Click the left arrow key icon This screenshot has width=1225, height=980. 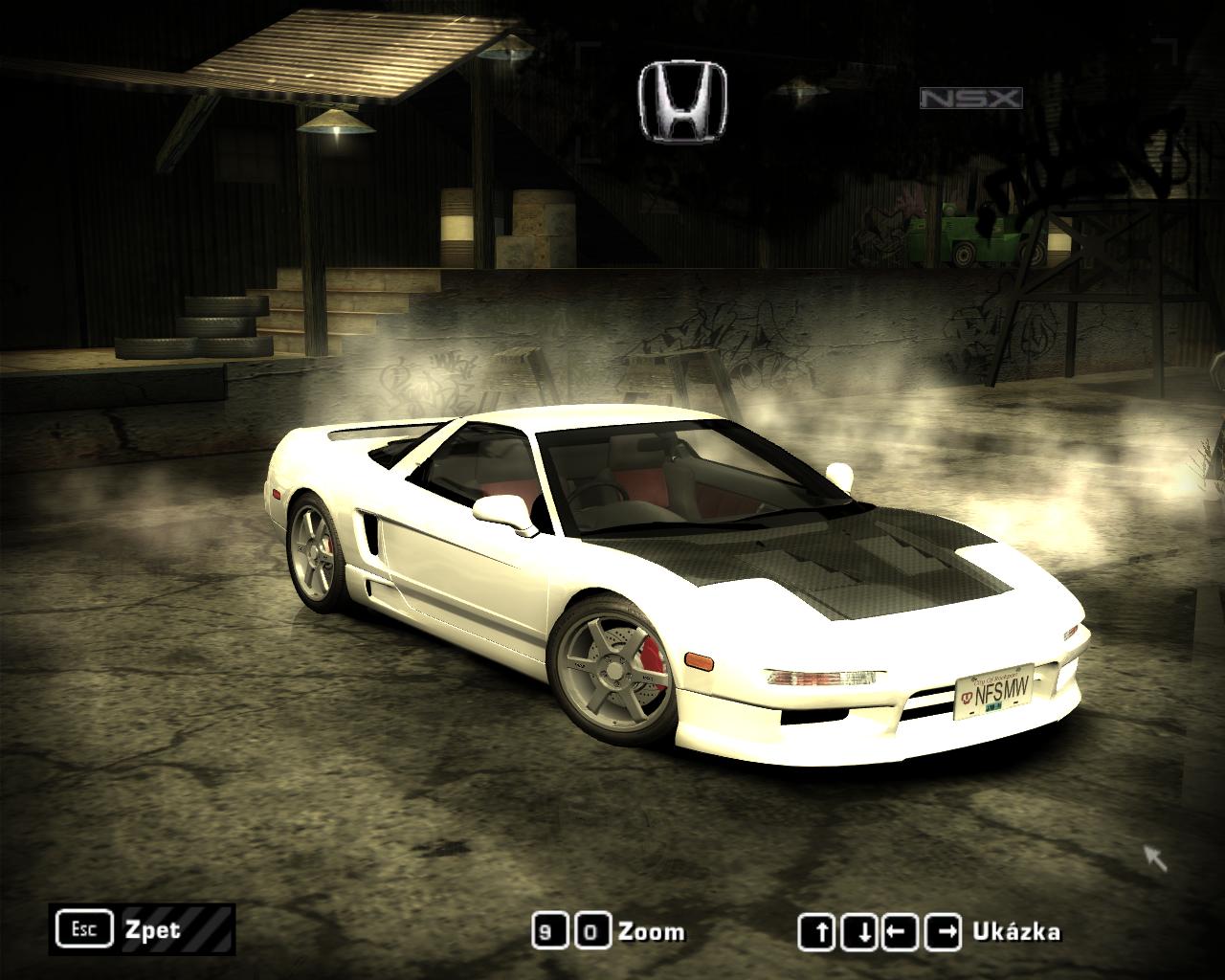(x=899, y=928)
